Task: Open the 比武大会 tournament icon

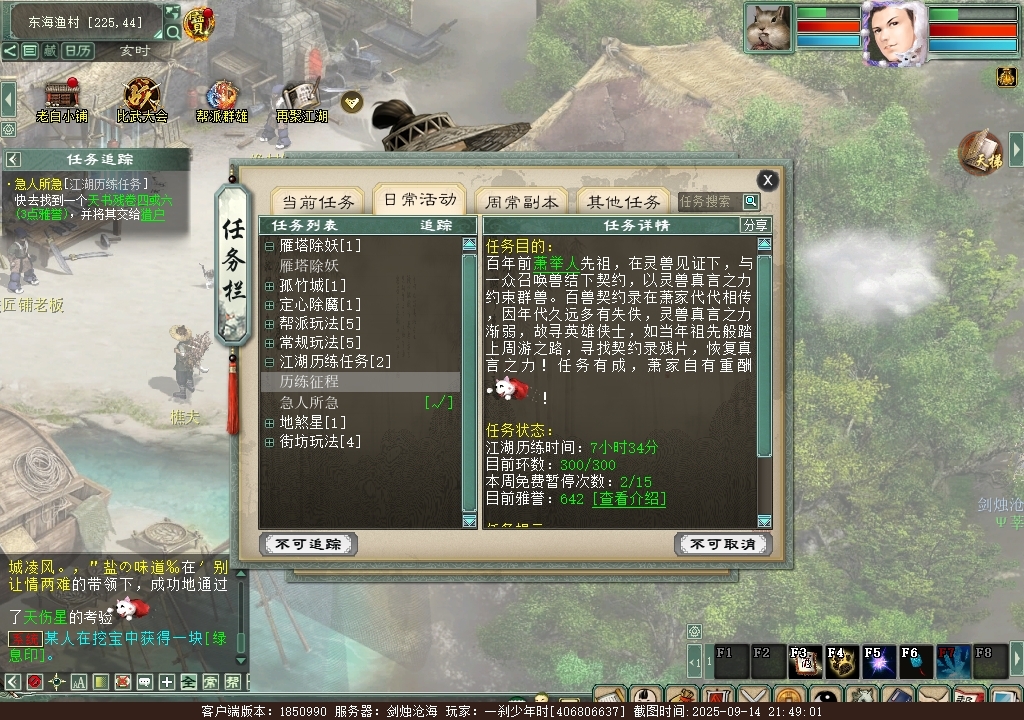Action: [141, 100]
